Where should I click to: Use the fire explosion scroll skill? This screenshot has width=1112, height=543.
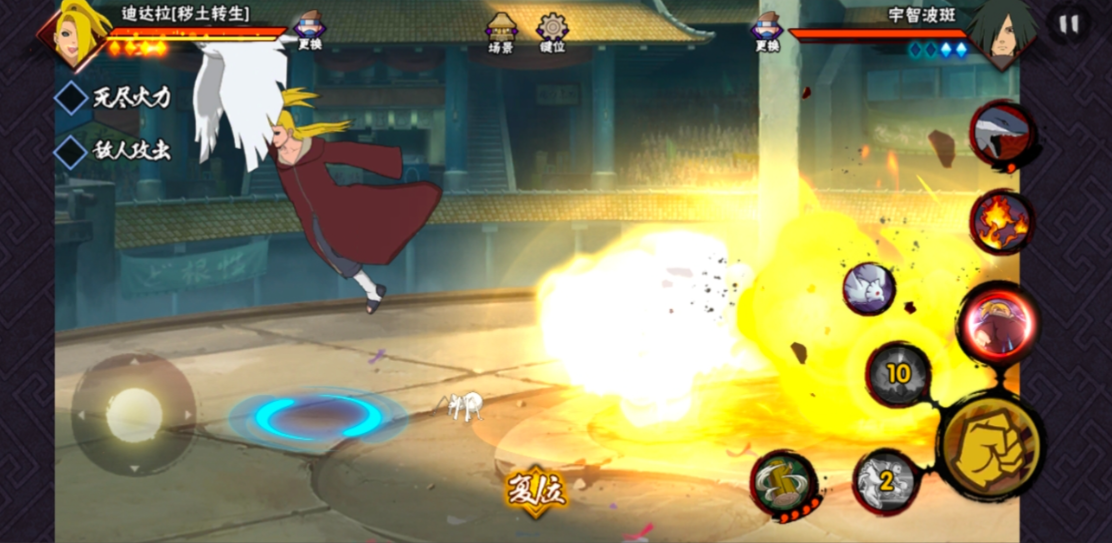pos(1001,222)
